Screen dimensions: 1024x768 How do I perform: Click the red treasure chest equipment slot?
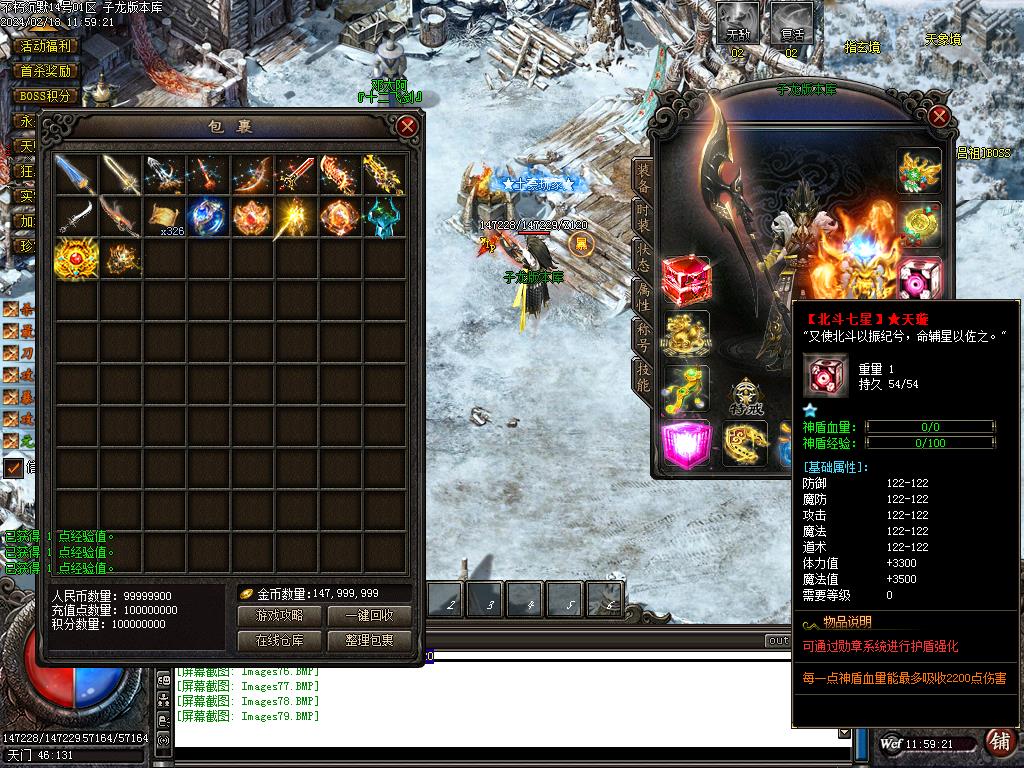[685, 281]
